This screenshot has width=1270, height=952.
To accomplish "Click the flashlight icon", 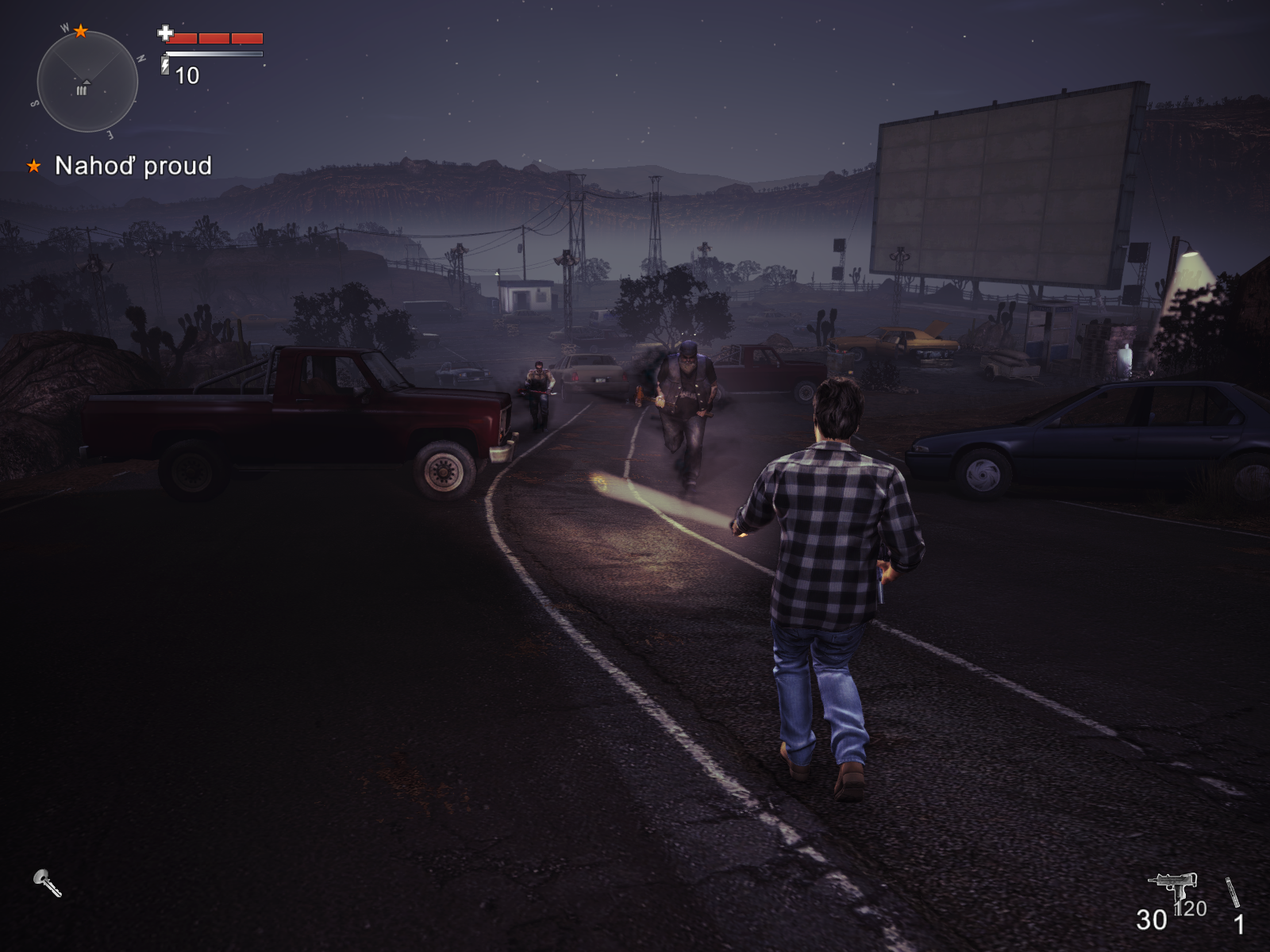I will pos(47,882).
